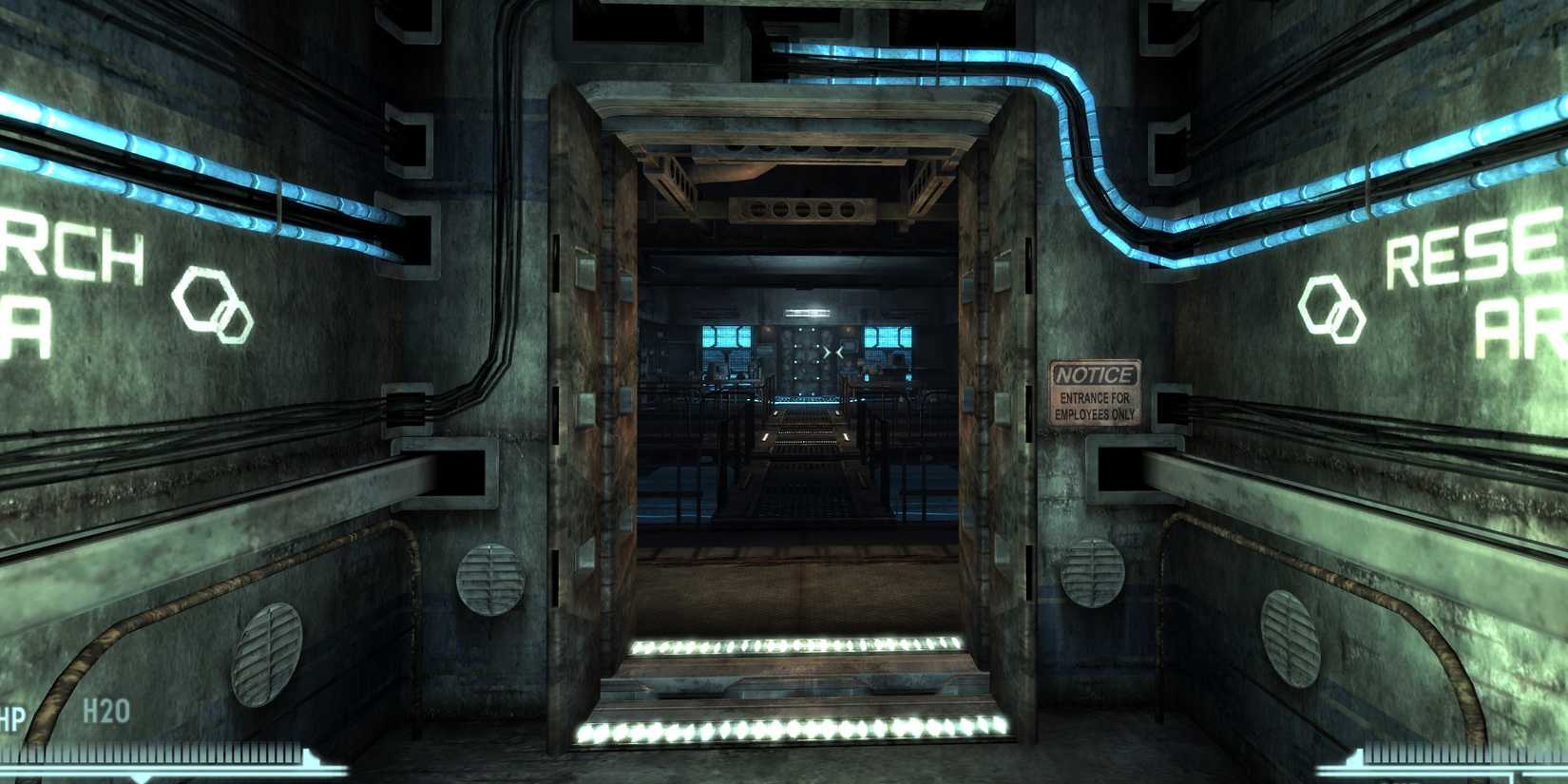Toggle the illuminated ceiling light panel
The height and width of the screenshot is (784, 1568).
(807, 313)
